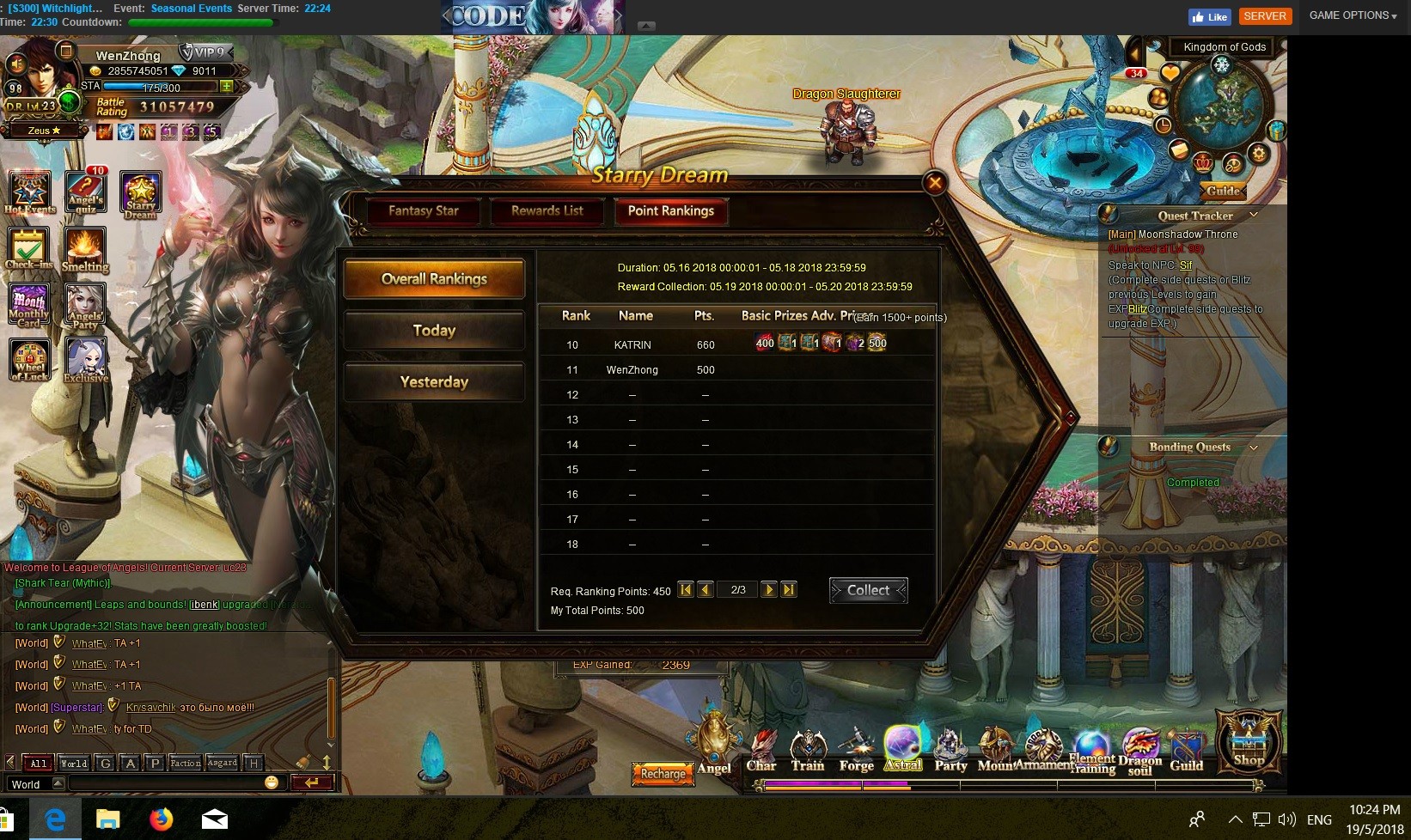The height and width of the screenshot is (840, 1411).
Task: Open the GAME OPTIONS dropdown
Action: [x=1353, y=15]
